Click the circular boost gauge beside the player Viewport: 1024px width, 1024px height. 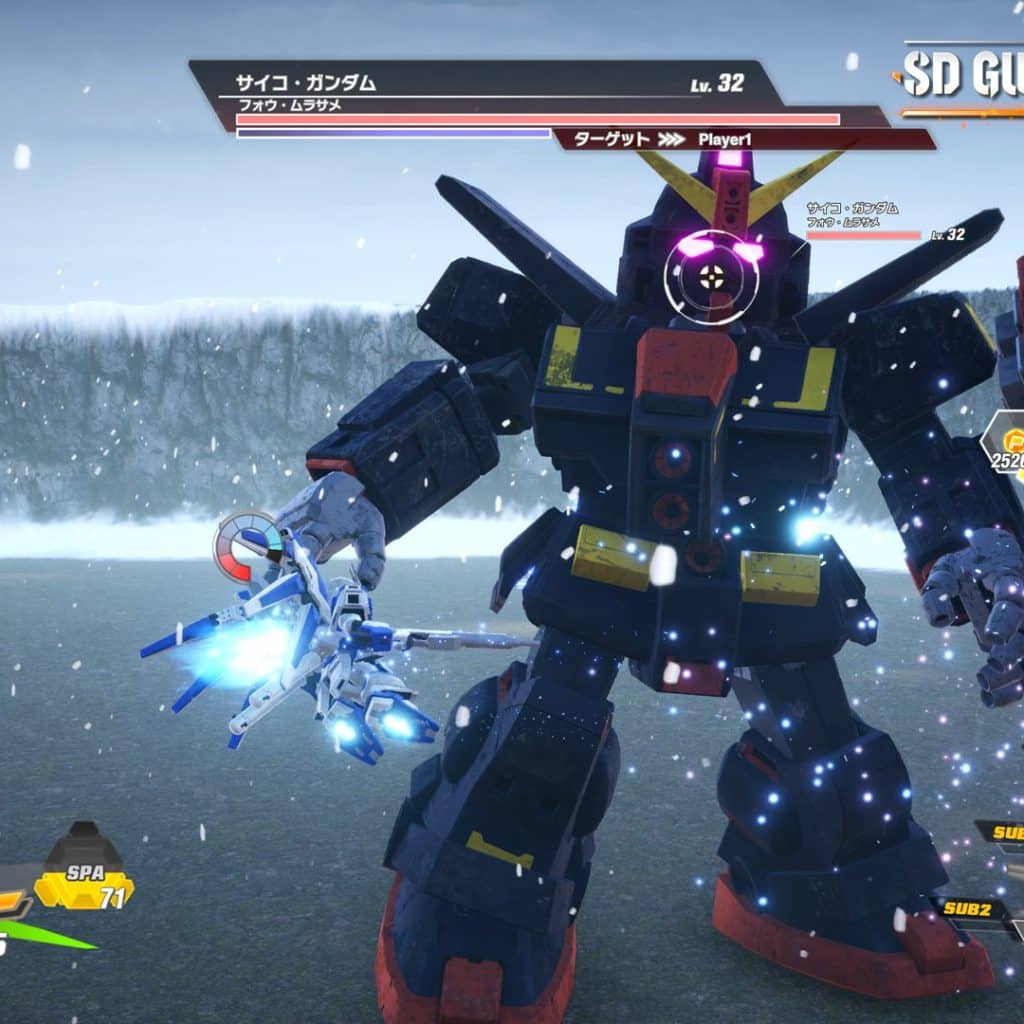tap(246, 546)
